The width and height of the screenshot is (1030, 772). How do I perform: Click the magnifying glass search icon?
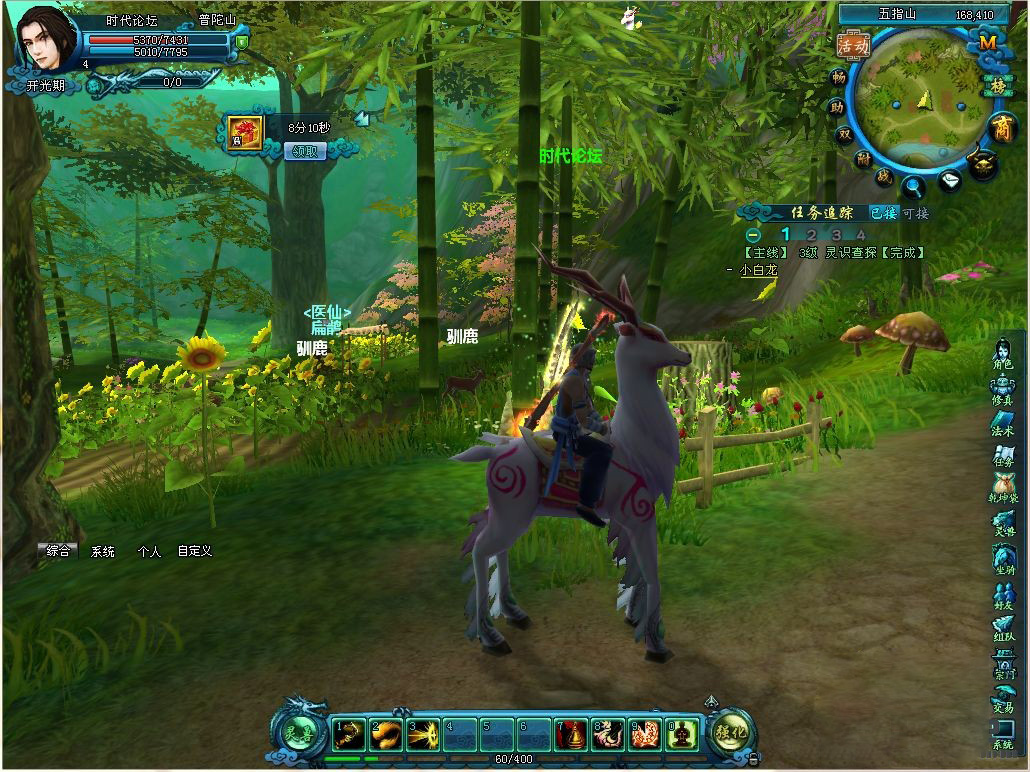913,185
